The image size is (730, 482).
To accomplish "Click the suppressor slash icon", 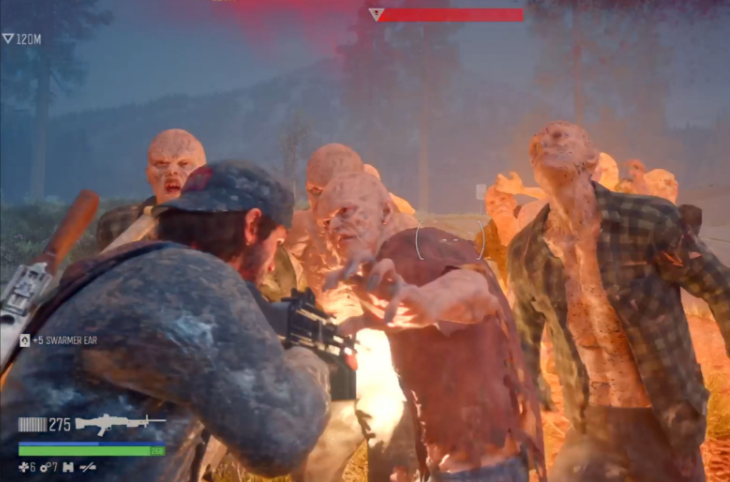I will (x=88, y=467).
